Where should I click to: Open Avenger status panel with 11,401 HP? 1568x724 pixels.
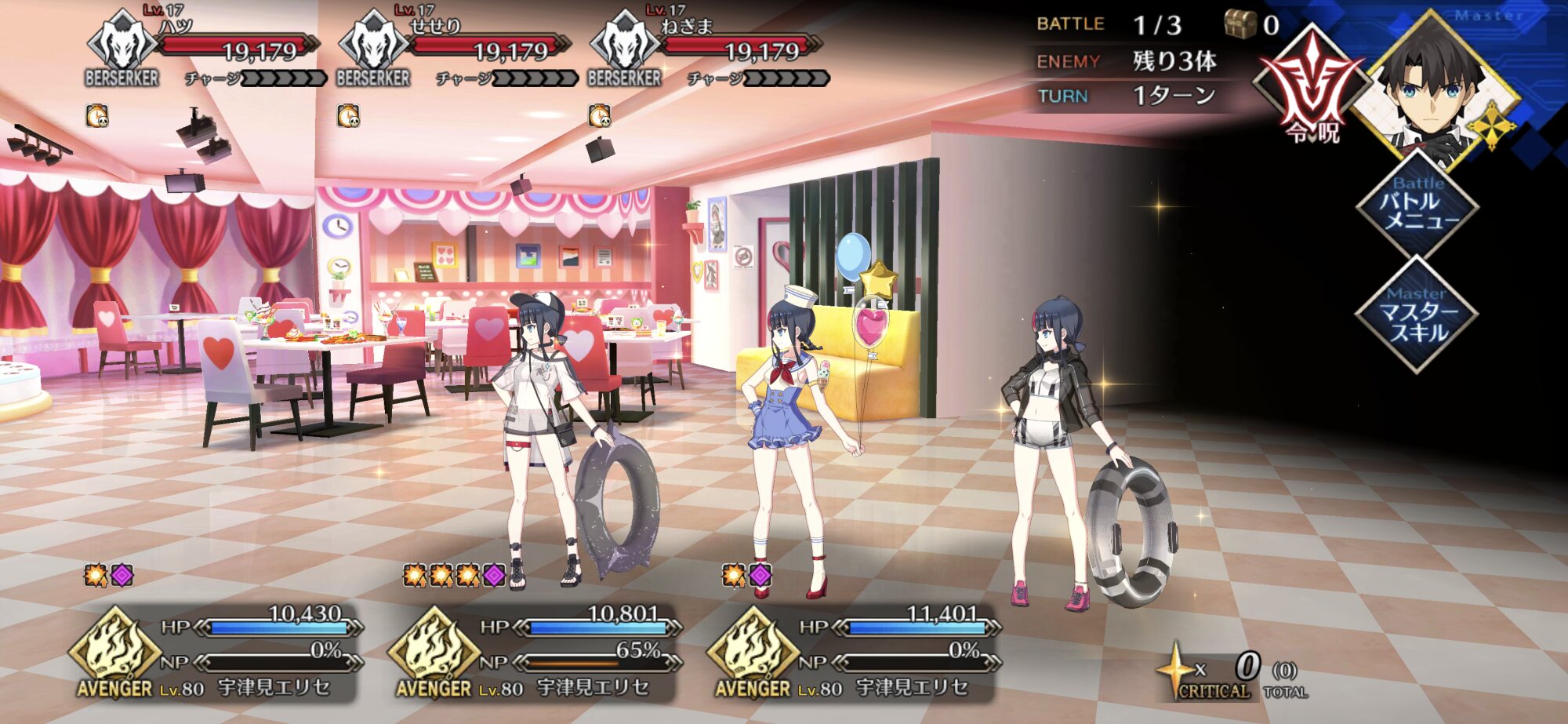point(854,653)
